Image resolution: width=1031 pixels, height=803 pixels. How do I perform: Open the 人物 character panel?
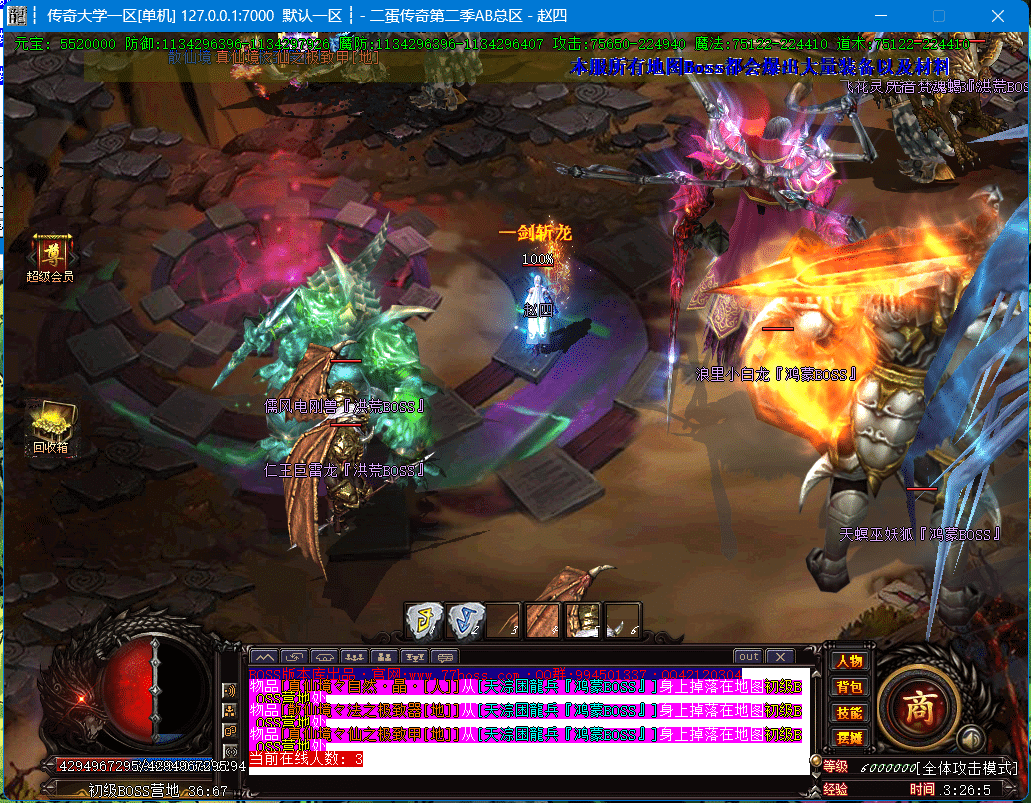pyautogui.click(x=849, y=661)
